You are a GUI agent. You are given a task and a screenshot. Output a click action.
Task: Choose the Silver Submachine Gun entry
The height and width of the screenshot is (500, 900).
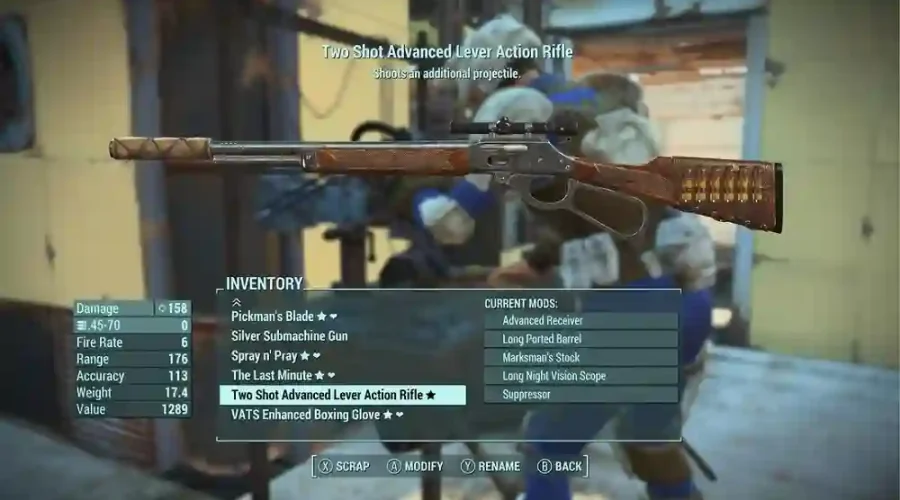289,336
